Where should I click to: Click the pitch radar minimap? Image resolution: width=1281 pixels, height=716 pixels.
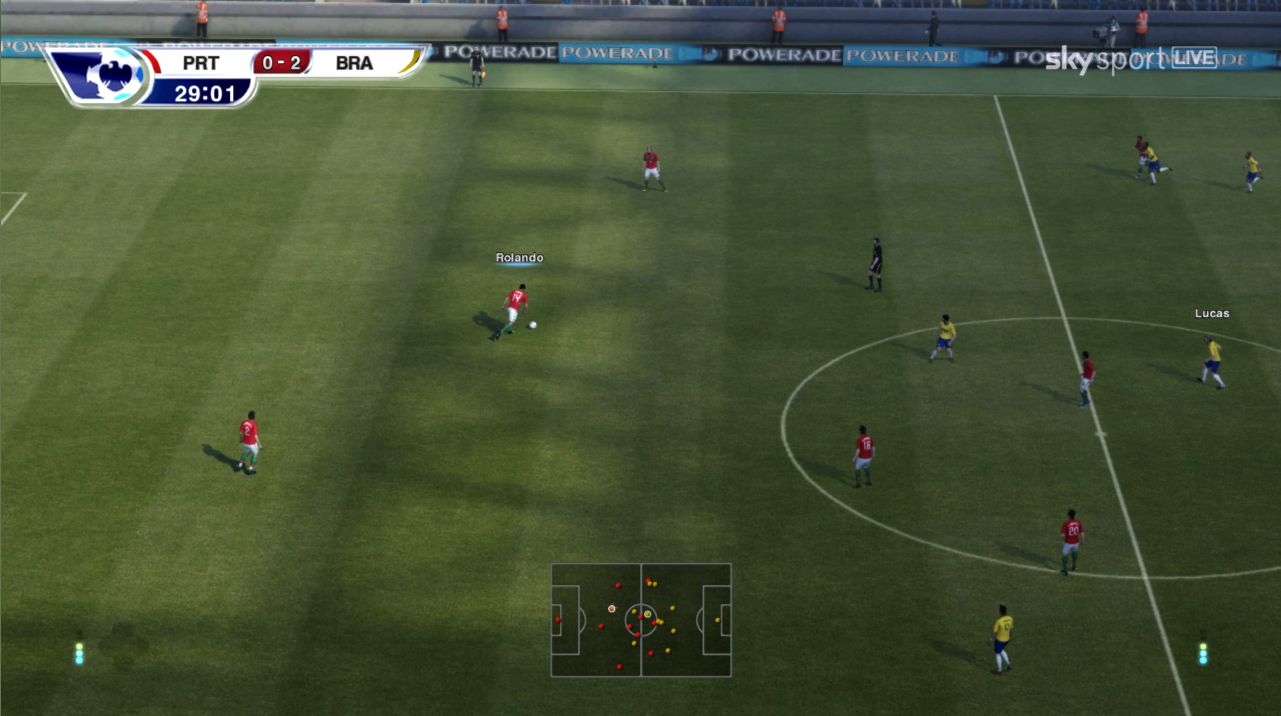(x=641, y=620)
